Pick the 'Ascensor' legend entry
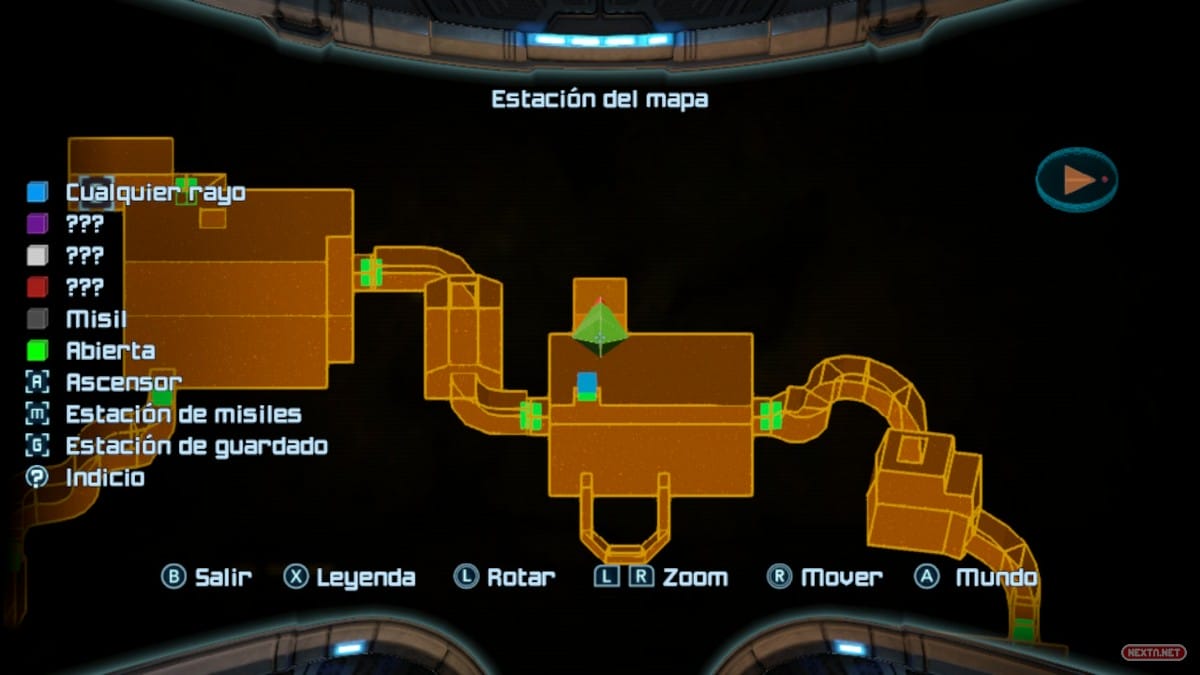This screenshot has width=1200, height=675. [123, 383]
